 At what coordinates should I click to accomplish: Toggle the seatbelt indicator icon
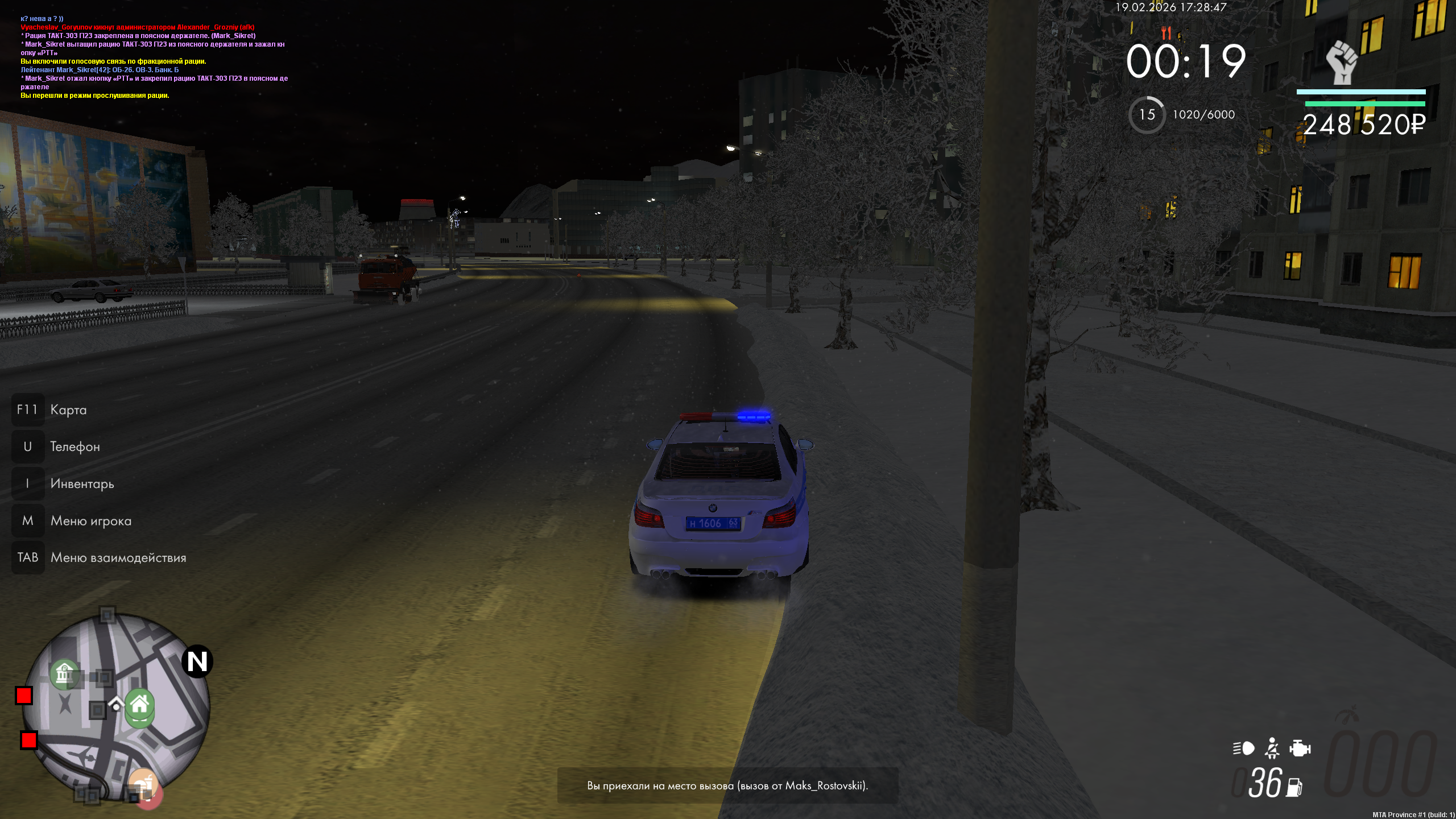[1272, 748]
